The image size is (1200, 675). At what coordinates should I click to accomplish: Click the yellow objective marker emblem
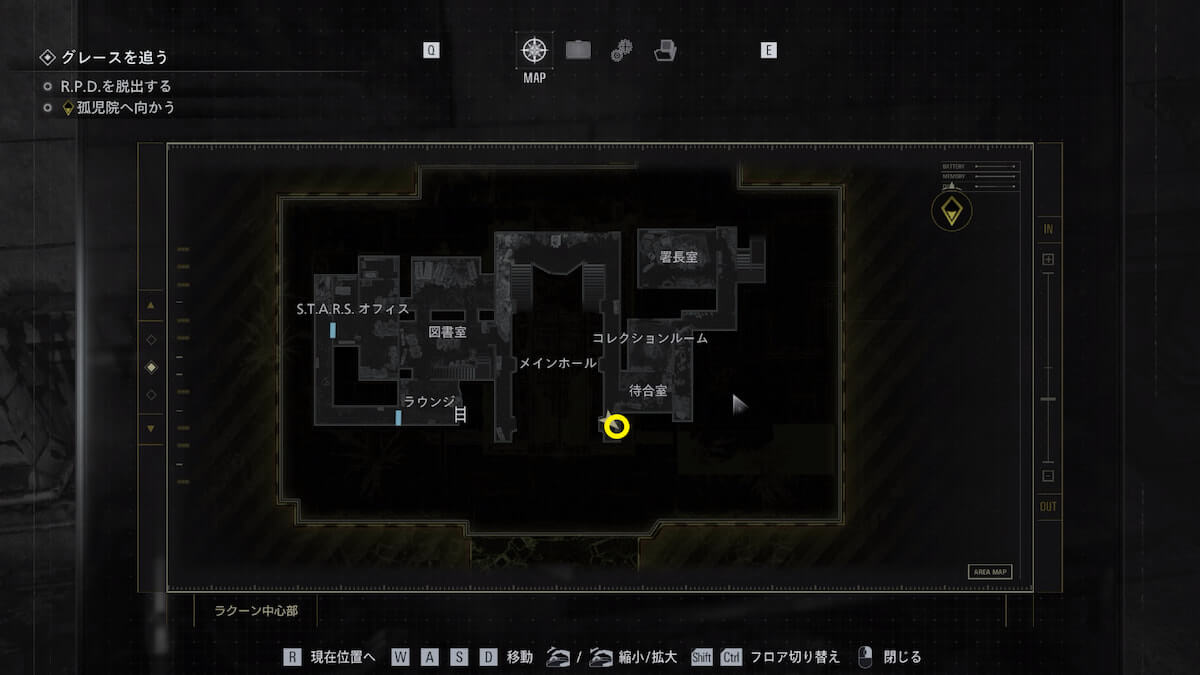coord(950,211)
